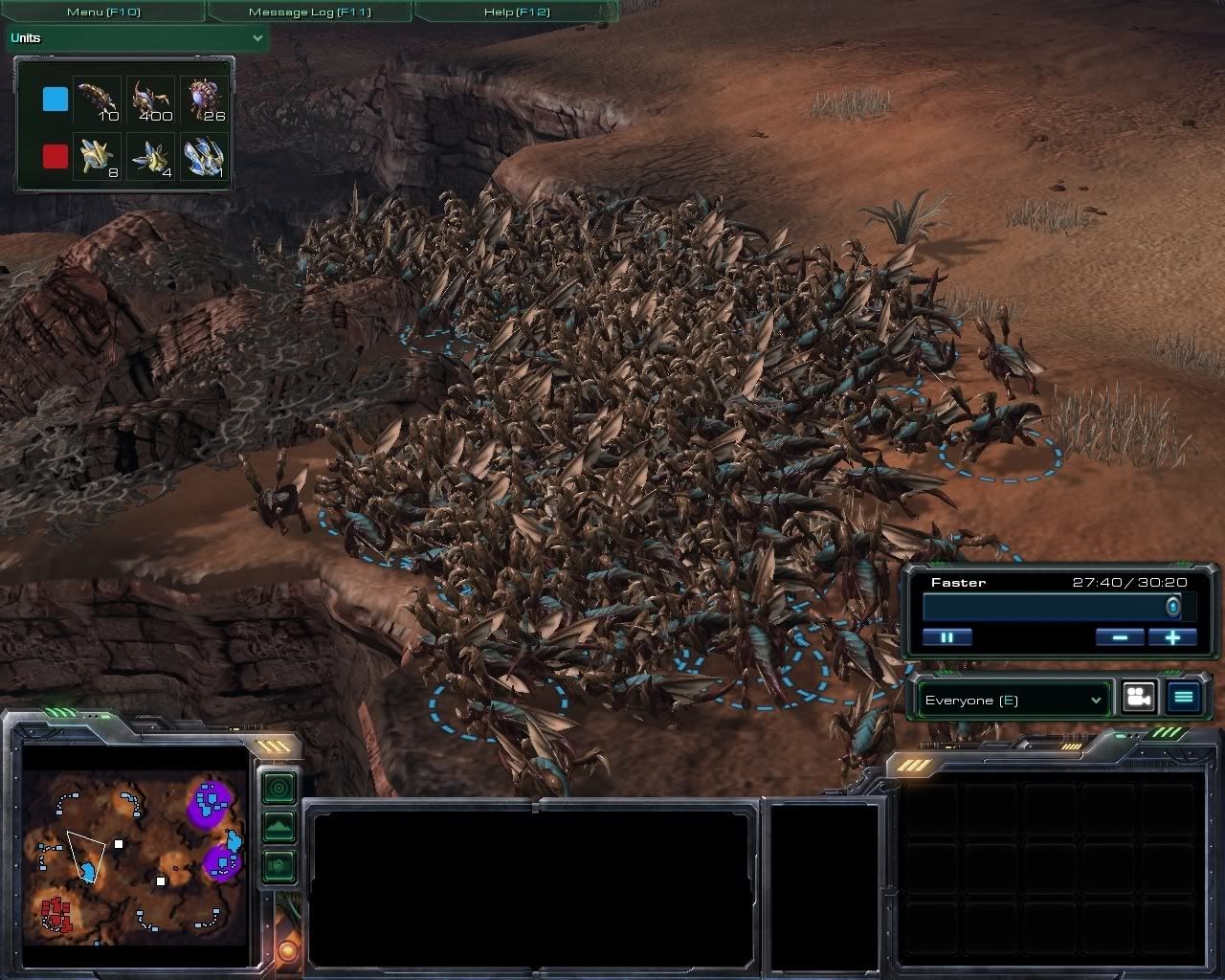
Task: Open the Menu (F10) button
Action: click(102, 11)
